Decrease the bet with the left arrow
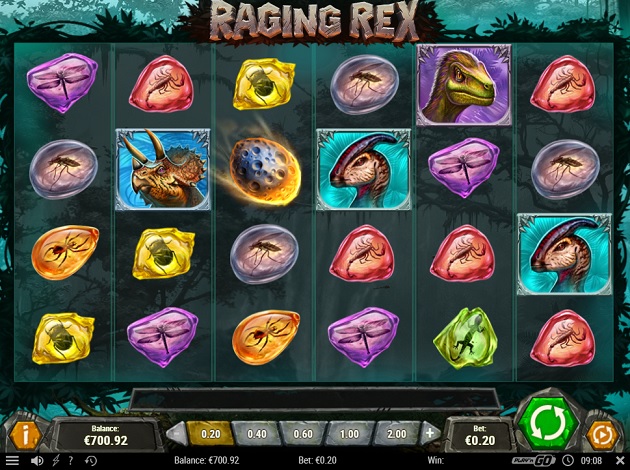Image resolution: width=630 pixels, height=470 pixels. click(176, 434)
